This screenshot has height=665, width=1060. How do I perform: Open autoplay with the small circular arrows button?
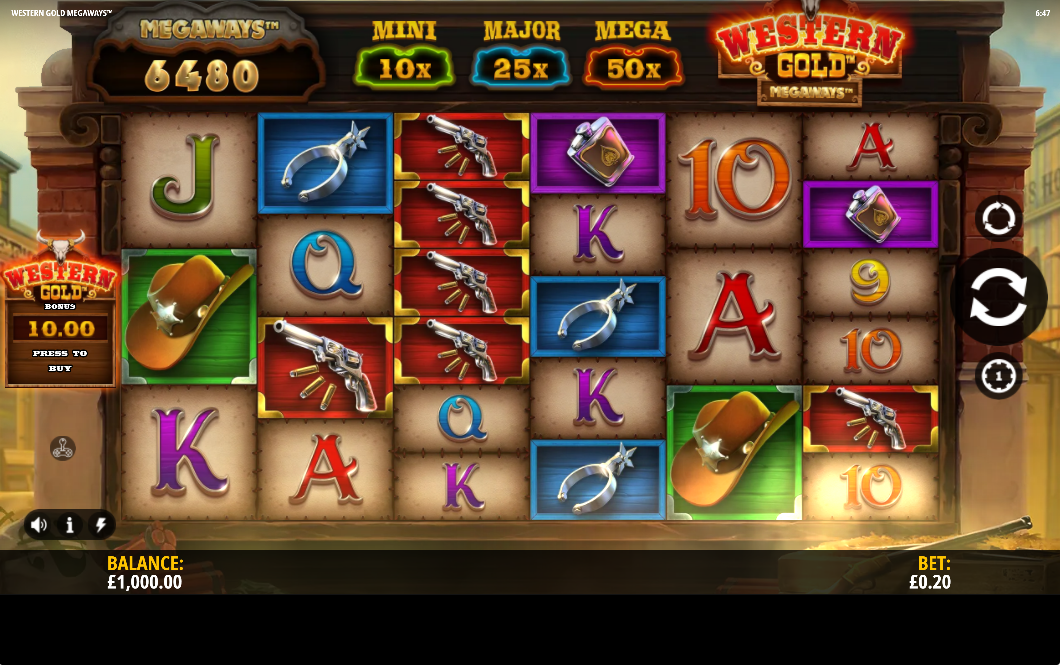998,218
